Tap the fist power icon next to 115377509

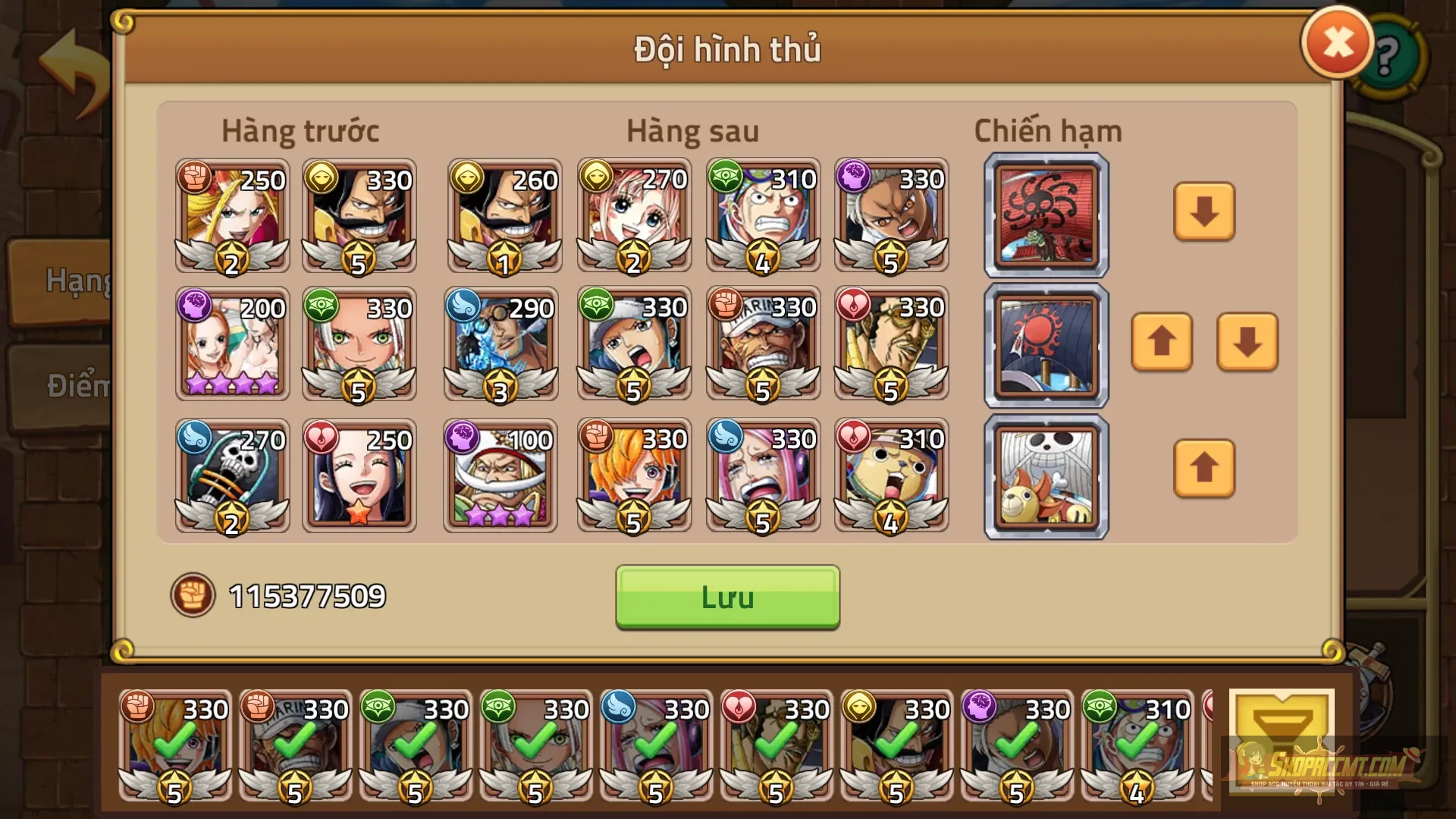[x=192, y=597]
